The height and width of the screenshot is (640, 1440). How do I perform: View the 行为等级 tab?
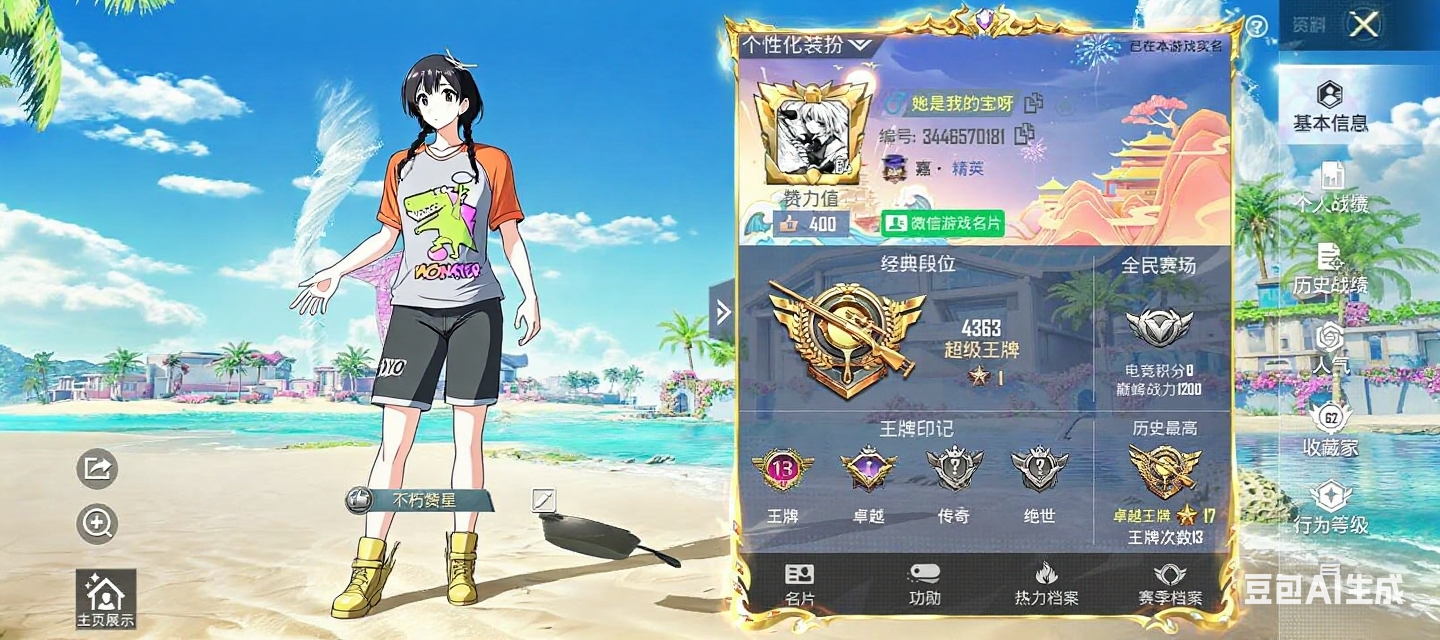pyautogui.click(x=1330, y=509)
